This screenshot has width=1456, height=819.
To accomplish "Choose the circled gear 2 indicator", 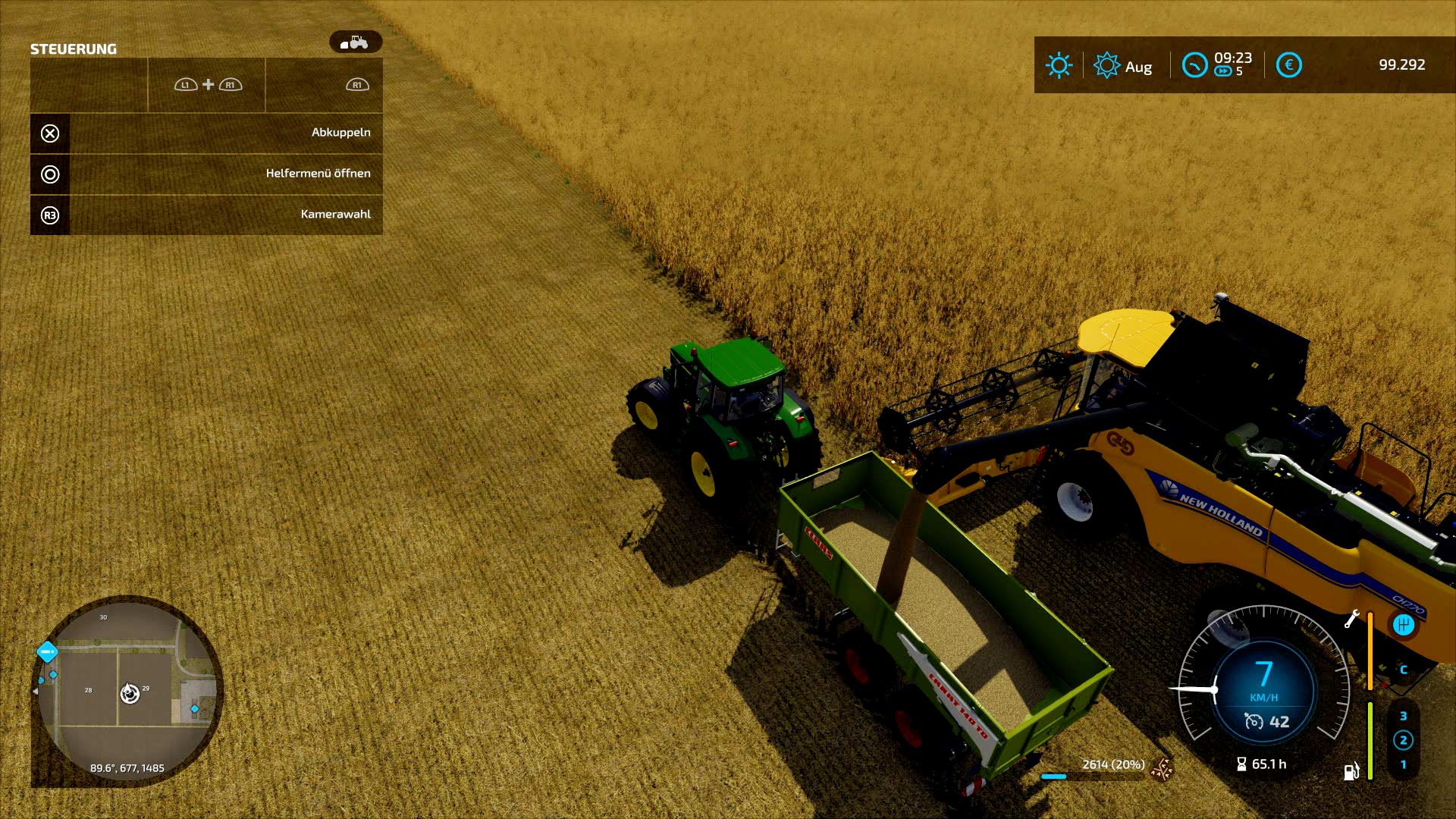I will click(x=1403, y=740).
